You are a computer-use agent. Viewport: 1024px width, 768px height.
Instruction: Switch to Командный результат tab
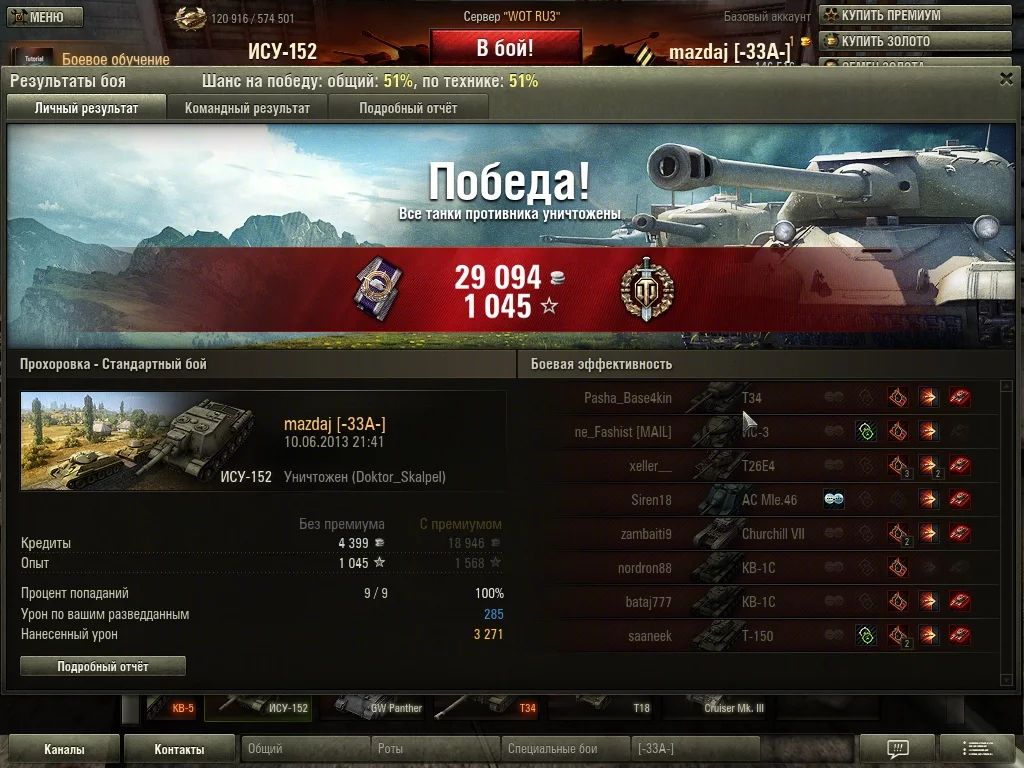247,108
